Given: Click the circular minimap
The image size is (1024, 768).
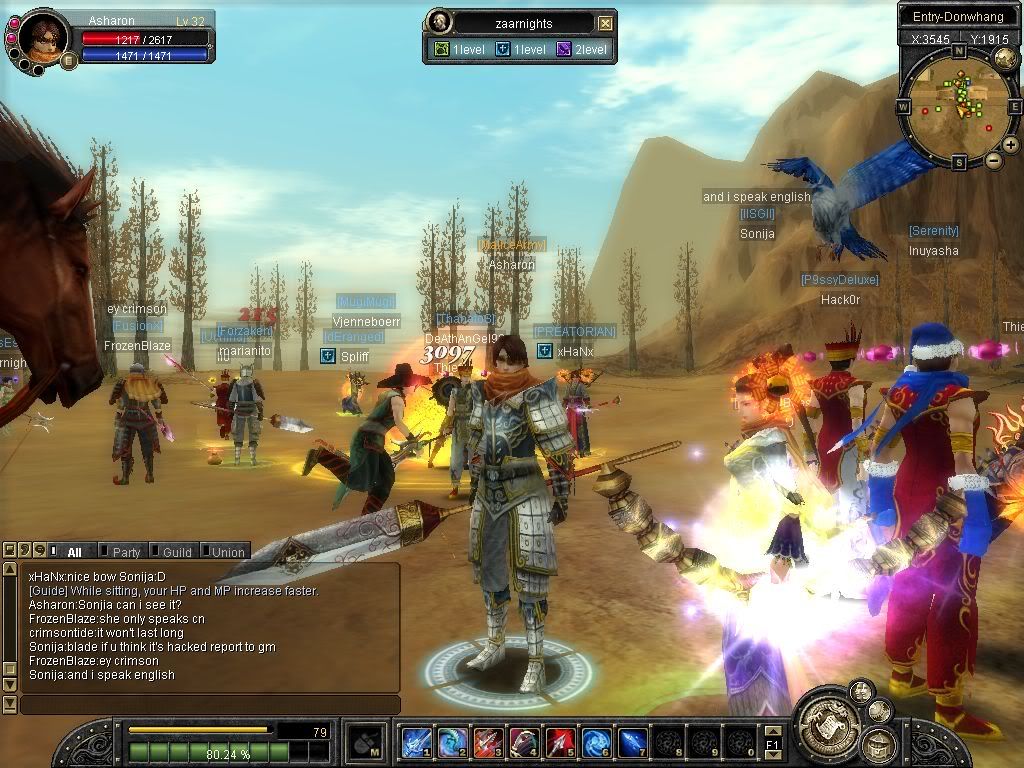Looking at the screenshot, I should pos(958,105).
